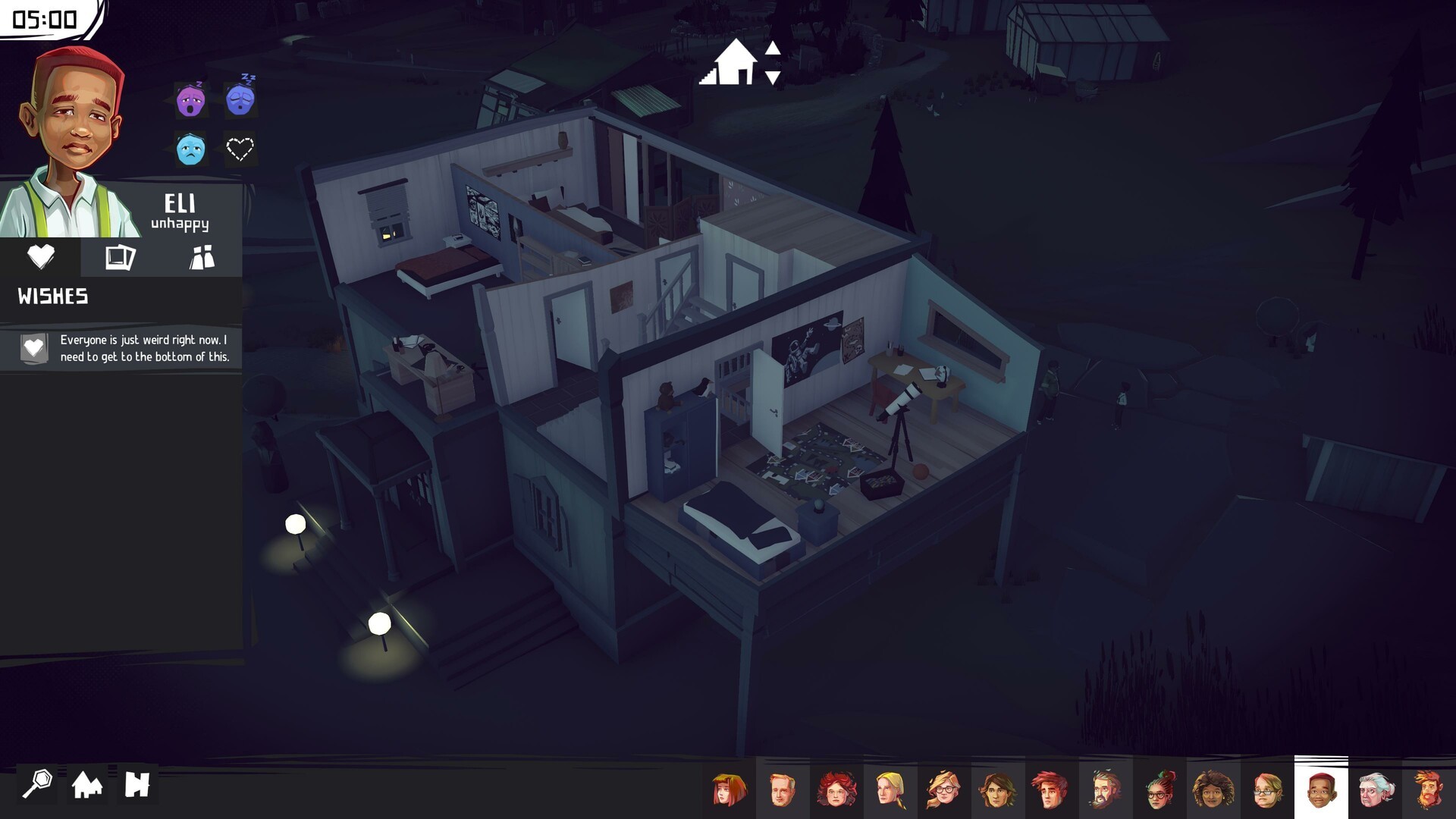Open the relationships tab with two figures

[202, 258]
